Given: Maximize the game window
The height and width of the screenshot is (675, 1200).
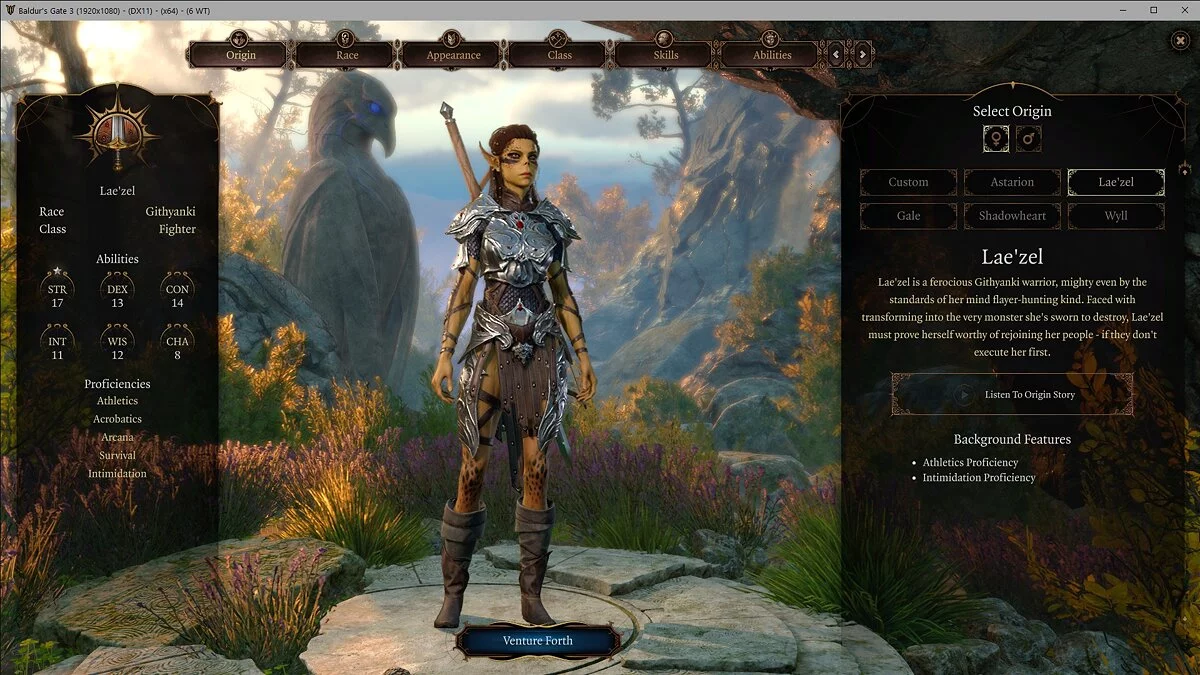Looking at the screenshot, I should (x=1153, y=10).
